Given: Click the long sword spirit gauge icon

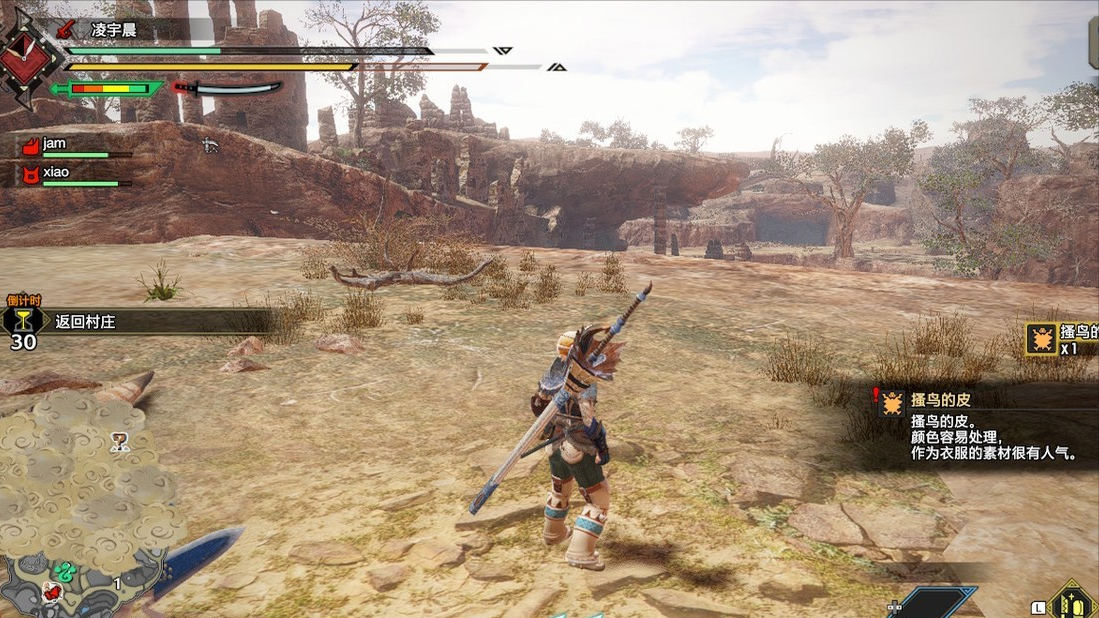Looking at the screenshot, I should tap(227, 88).
